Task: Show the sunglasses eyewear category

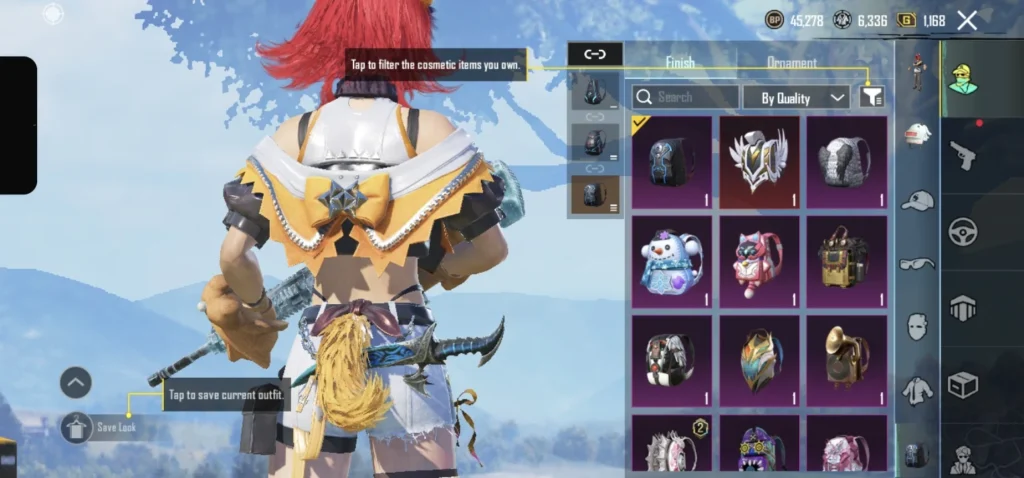Action: [917, 264]
